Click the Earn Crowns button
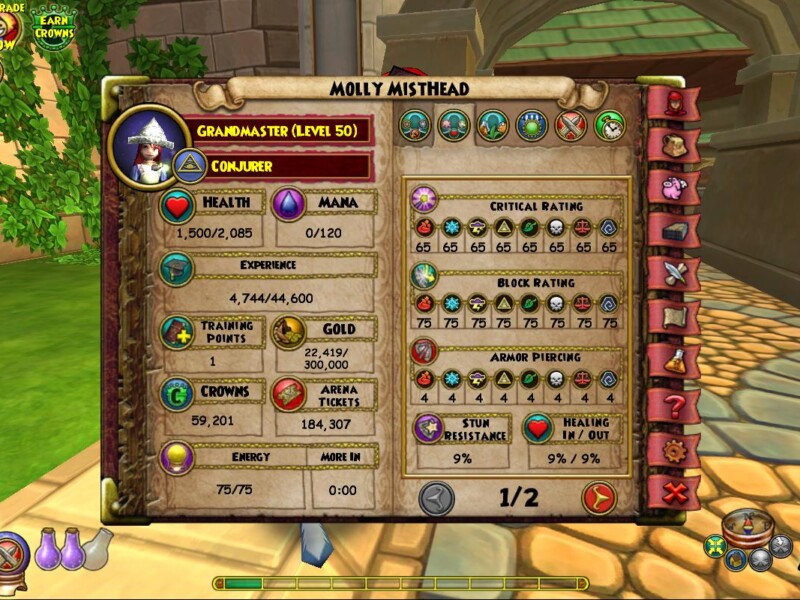Screen dimensions: 800x600 [53, 27]
